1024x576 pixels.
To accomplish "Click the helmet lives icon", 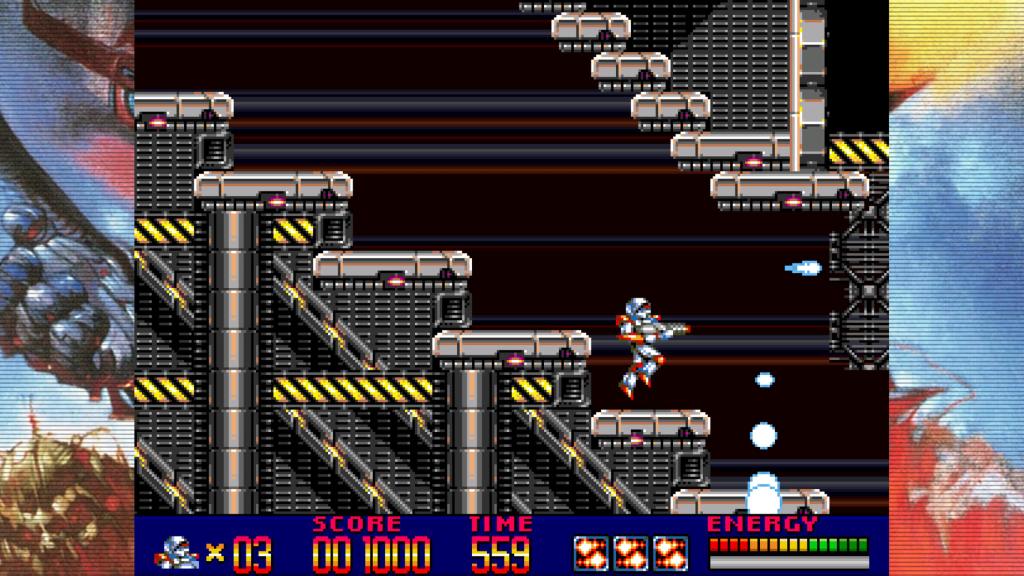I will [178, 551].
